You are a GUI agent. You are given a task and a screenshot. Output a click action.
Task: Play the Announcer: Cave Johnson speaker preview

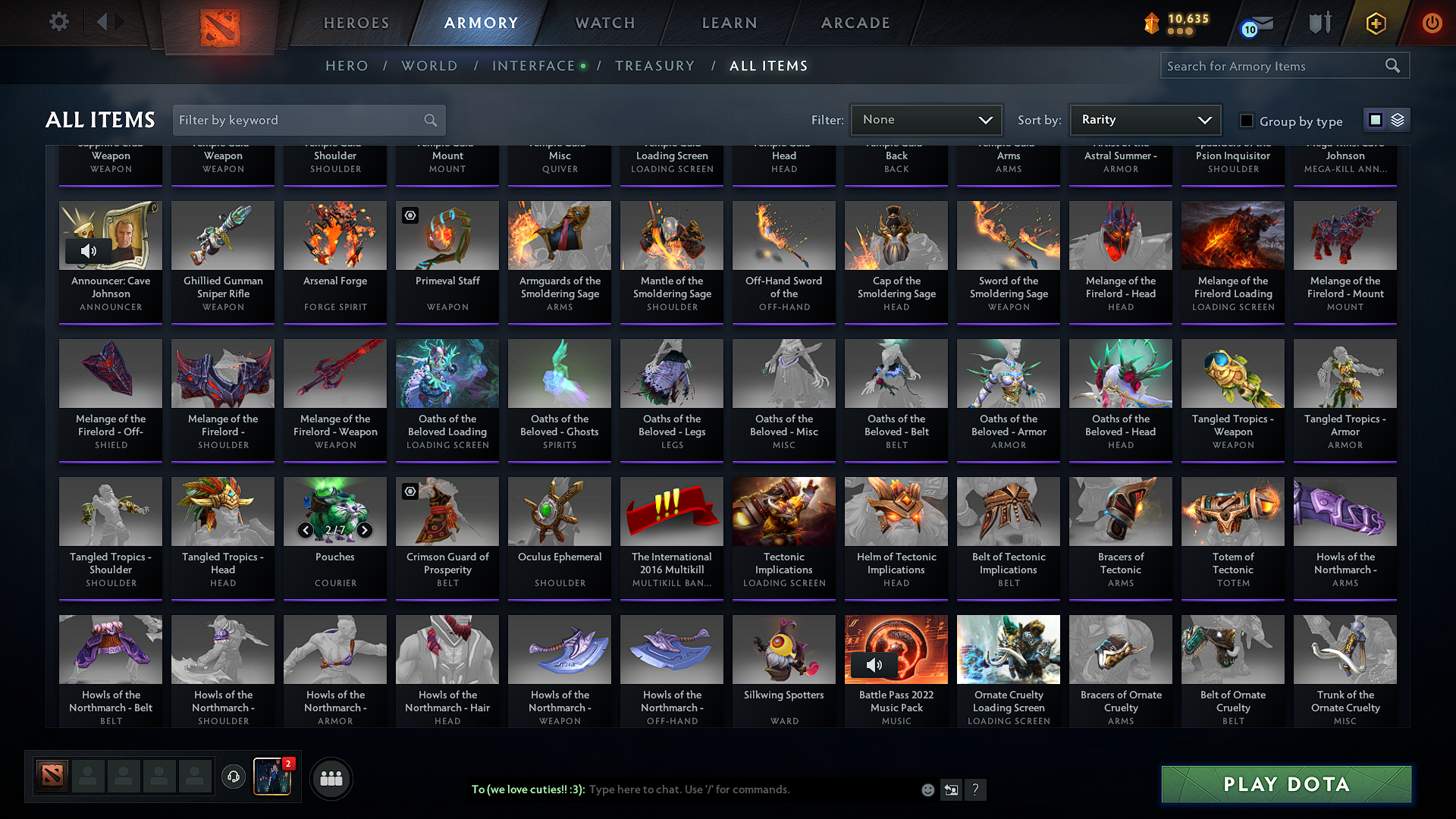(89, 250)
